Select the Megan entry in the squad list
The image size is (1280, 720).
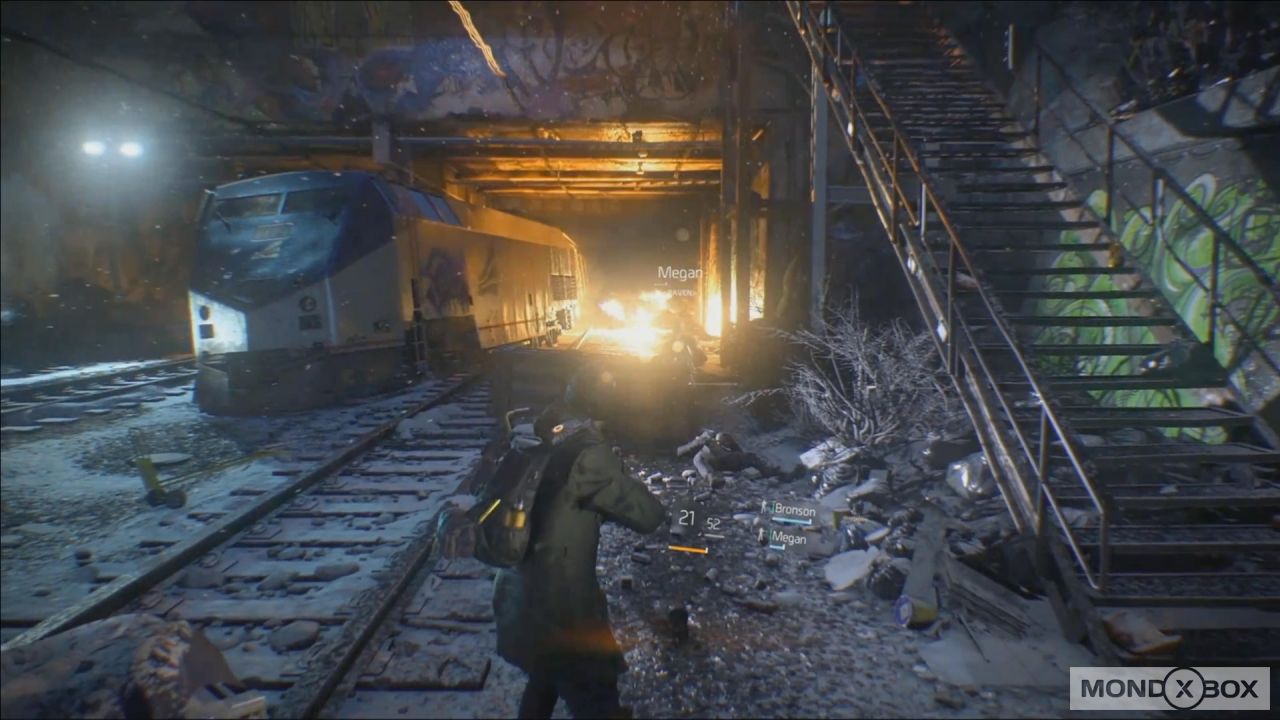point(790,537)
